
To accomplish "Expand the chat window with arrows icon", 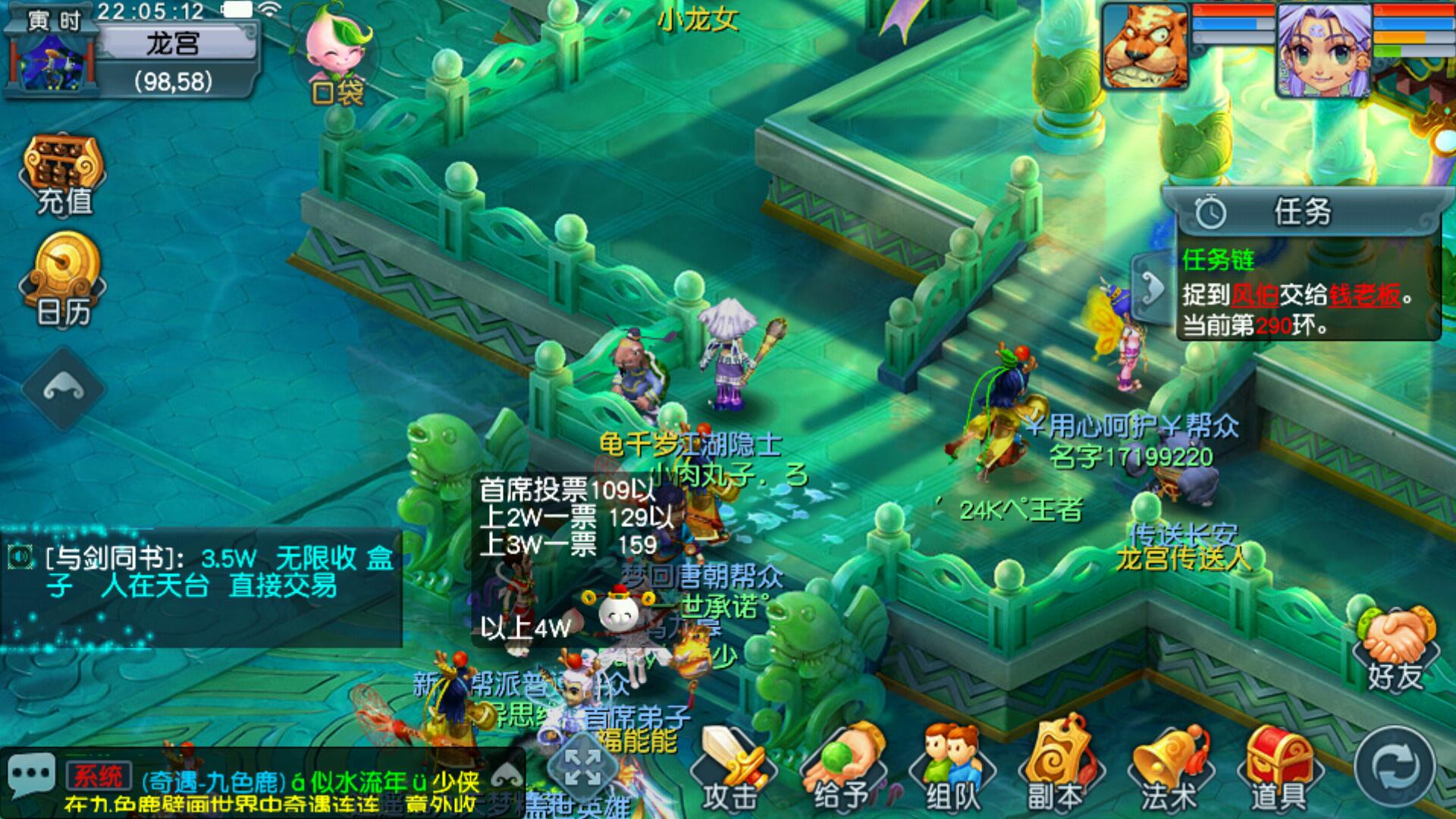I will click(x=582, y=767).
